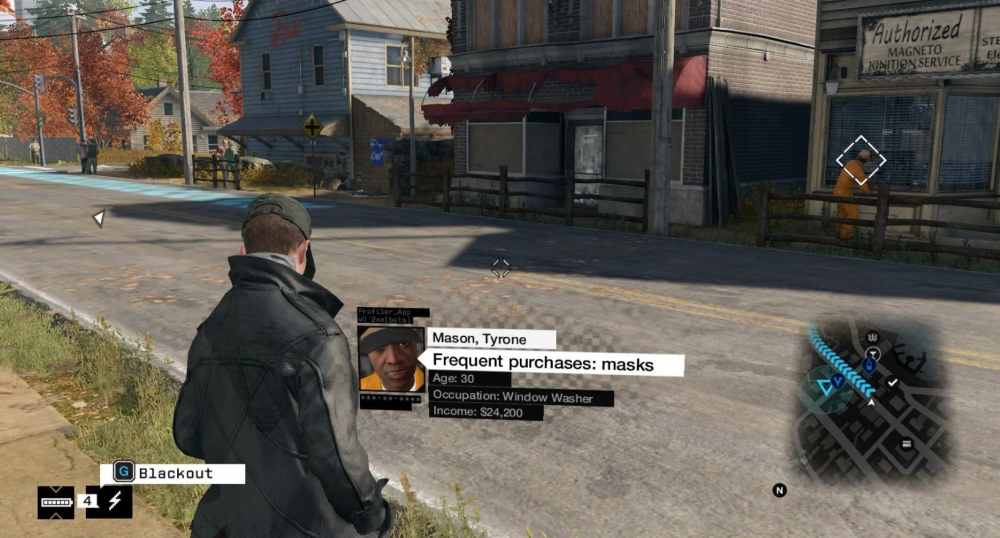
Task: Activate the Blackout lightning bolt icon
Action: (115, 501)
